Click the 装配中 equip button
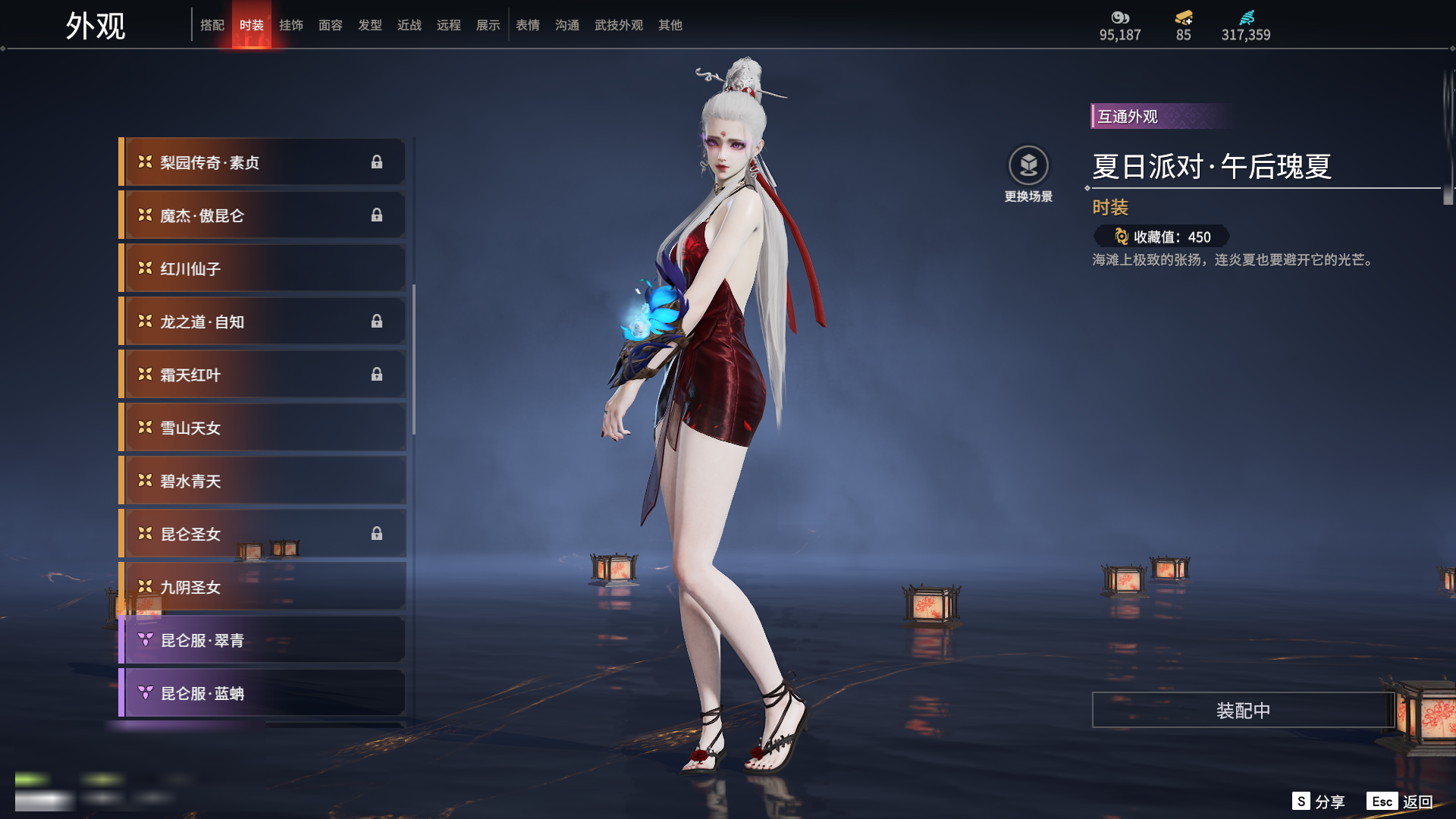This screenshot has height=819, width=1456. [x=1243, y=710]
